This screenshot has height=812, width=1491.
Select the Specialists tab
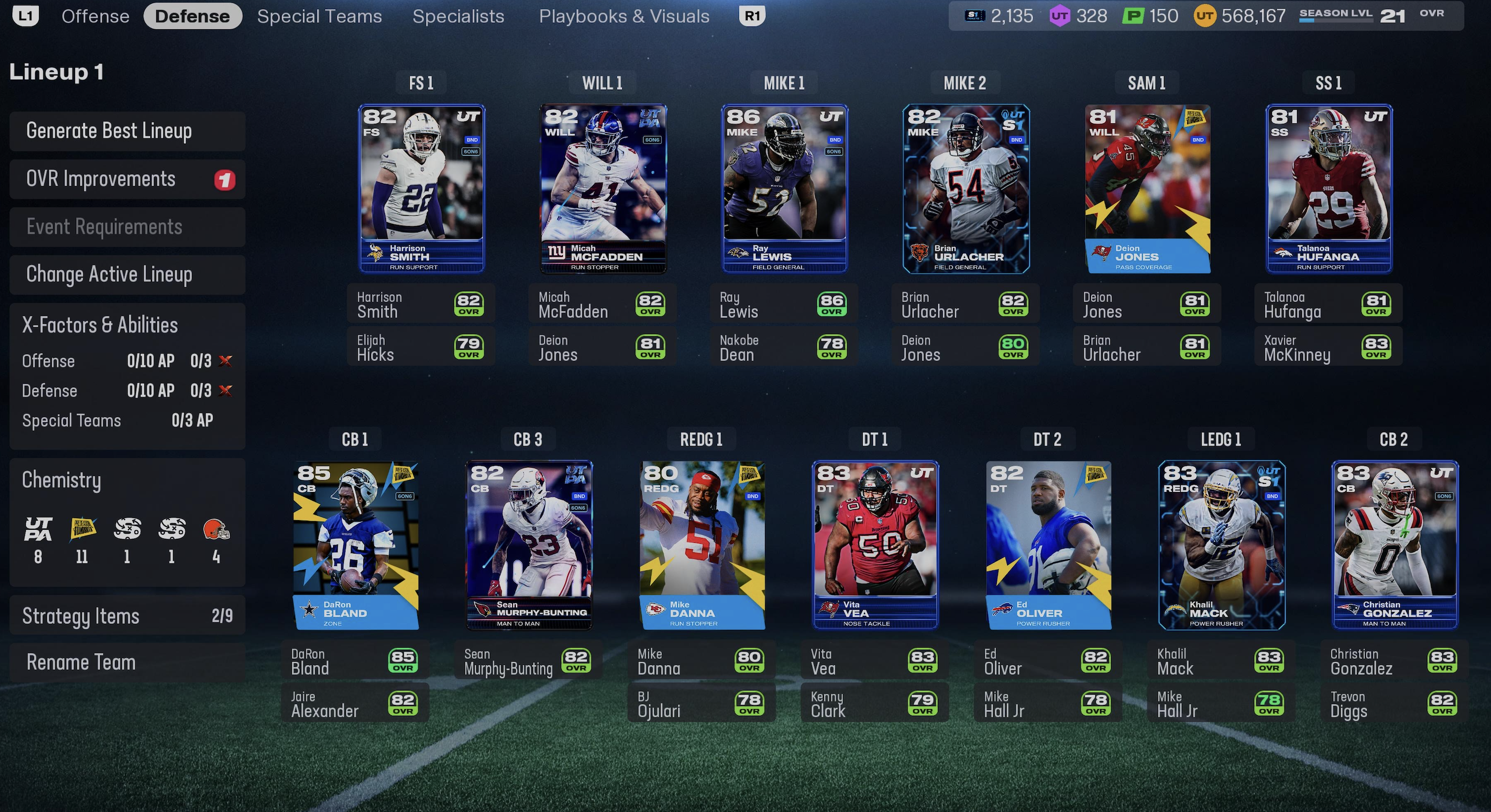tap(458, 16)
